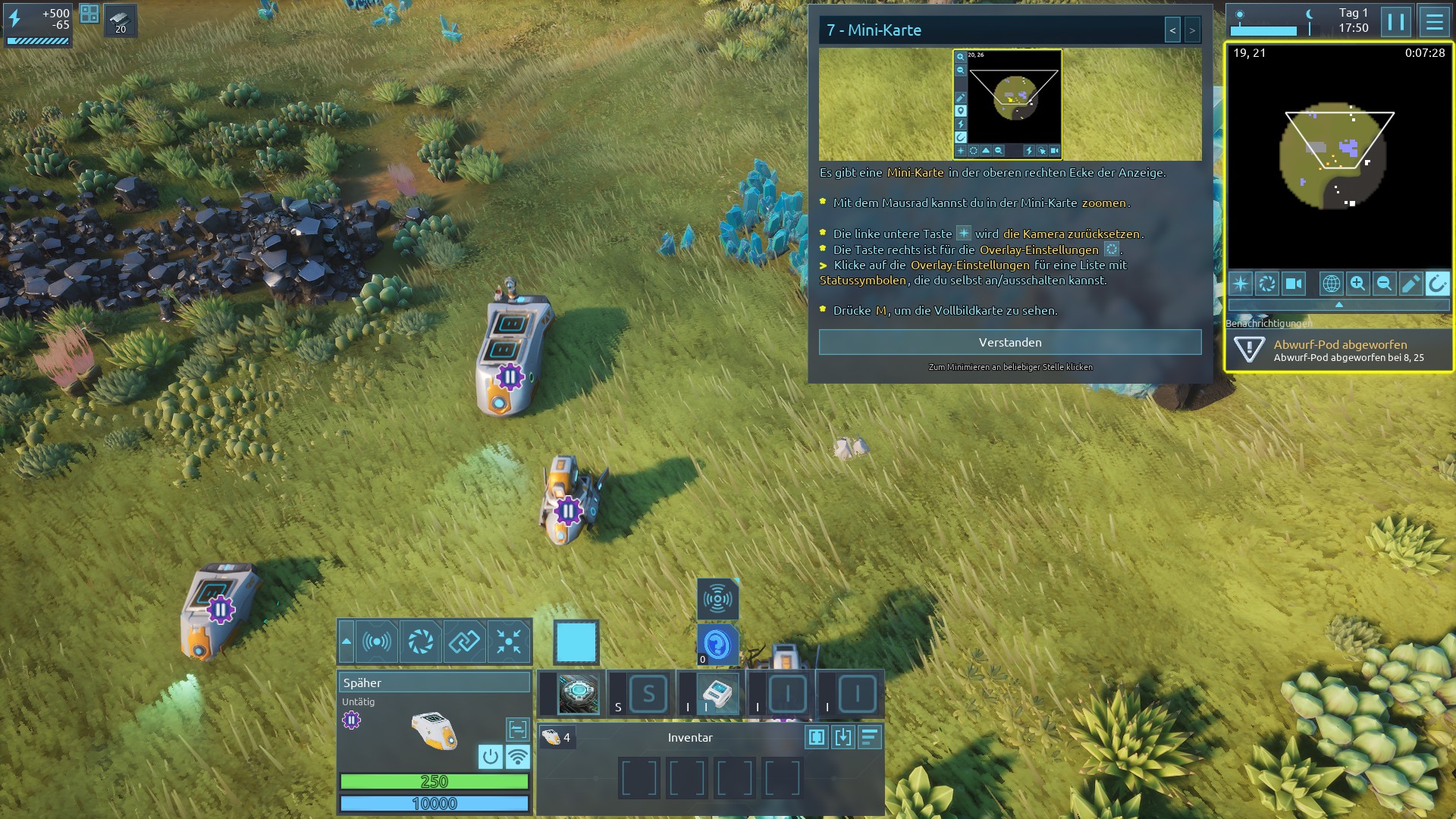Go to the previous tutorial page arrow
Image resolution: width=1456 pixels, height=819 pixels.
click(x=1172, y=30)
